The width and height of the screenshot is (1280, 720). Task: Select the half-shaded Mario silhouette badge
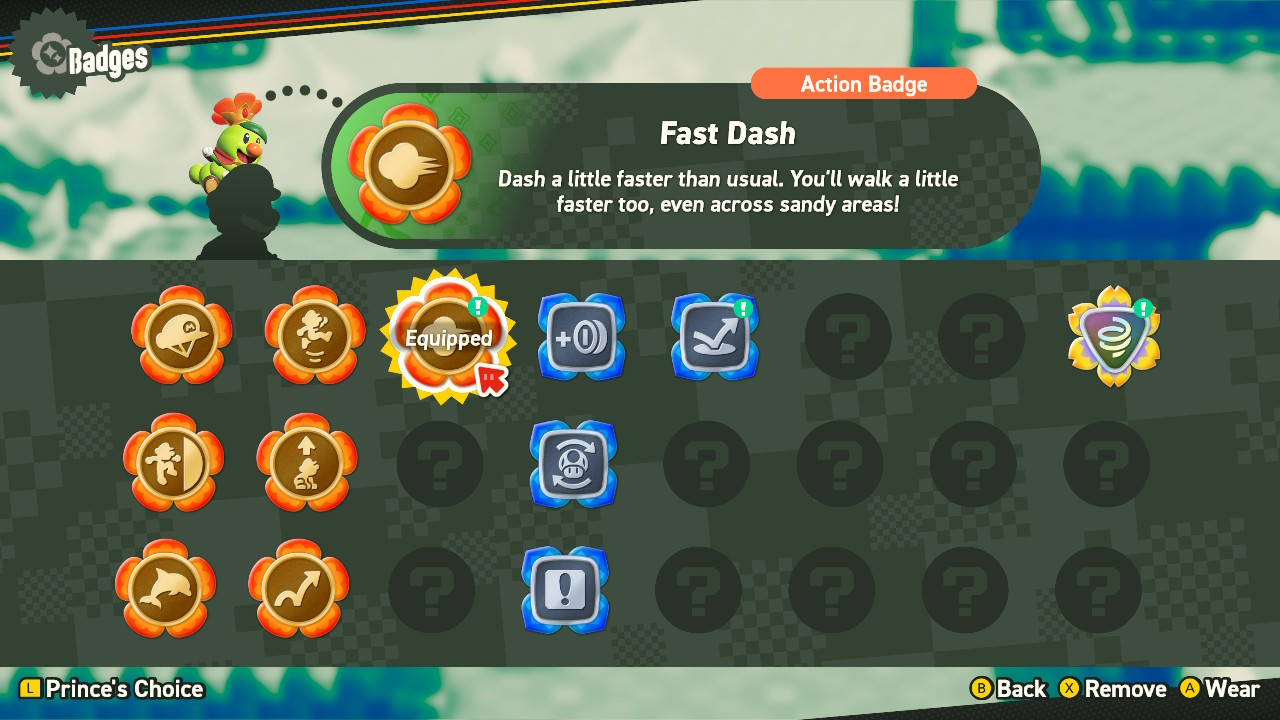pyautogui.click(x=181, y=465)
